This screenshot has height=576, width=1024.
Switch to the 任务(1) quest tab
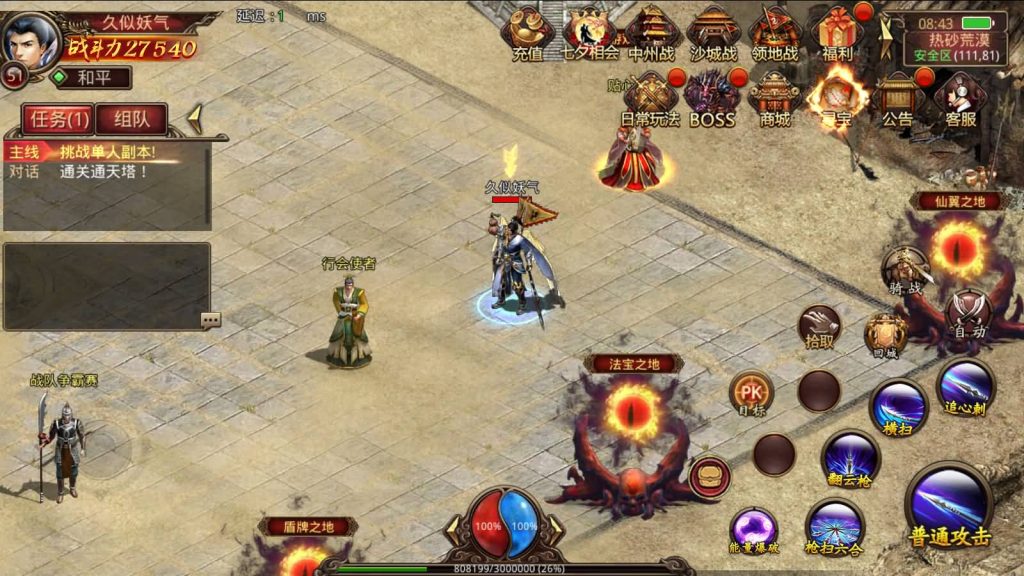[x=59, y=119]
